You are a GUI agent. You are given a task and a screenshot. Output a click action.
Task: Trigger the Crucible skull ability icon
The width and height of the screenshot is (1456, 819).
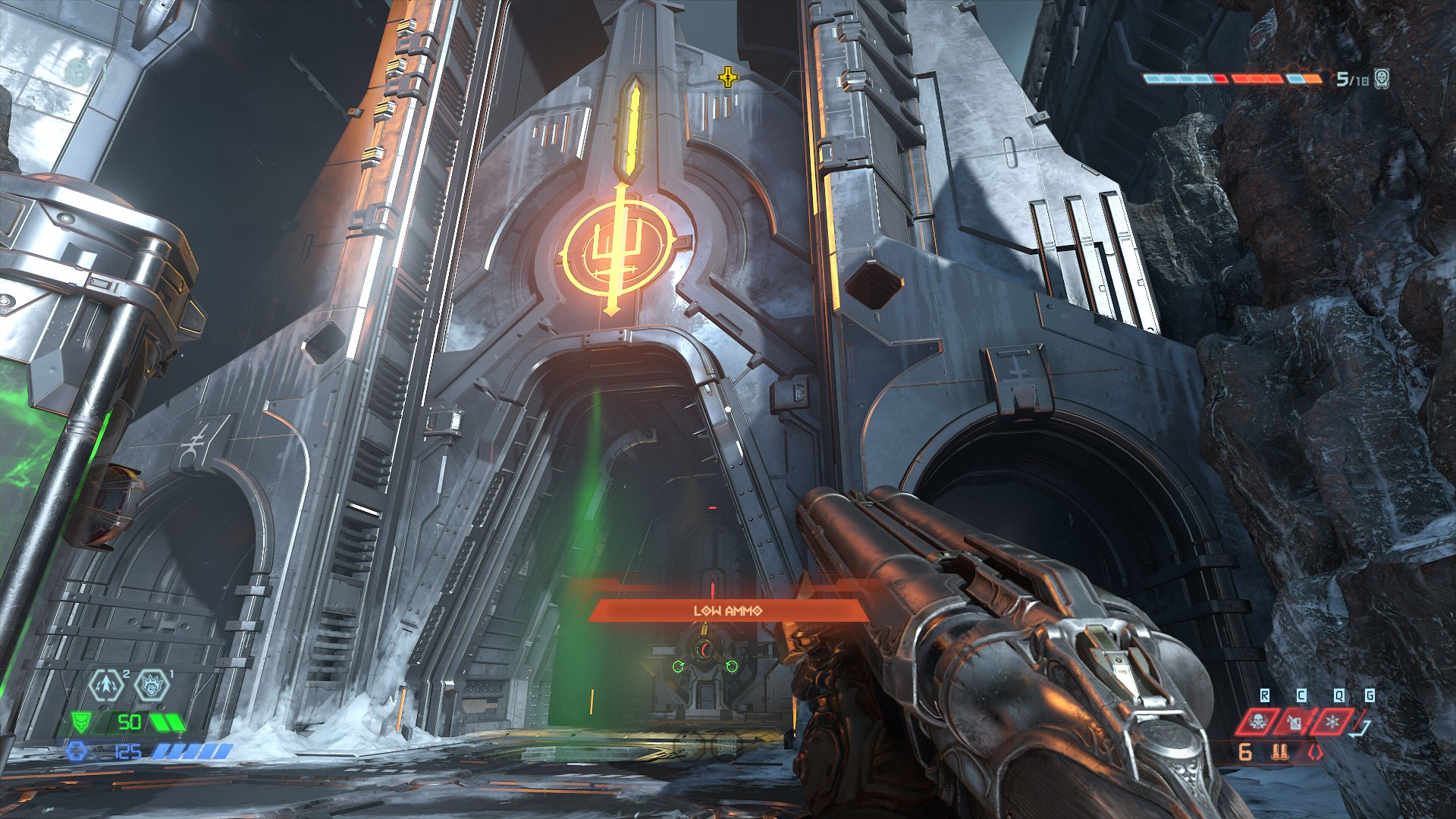click(x=1259, y=722)
